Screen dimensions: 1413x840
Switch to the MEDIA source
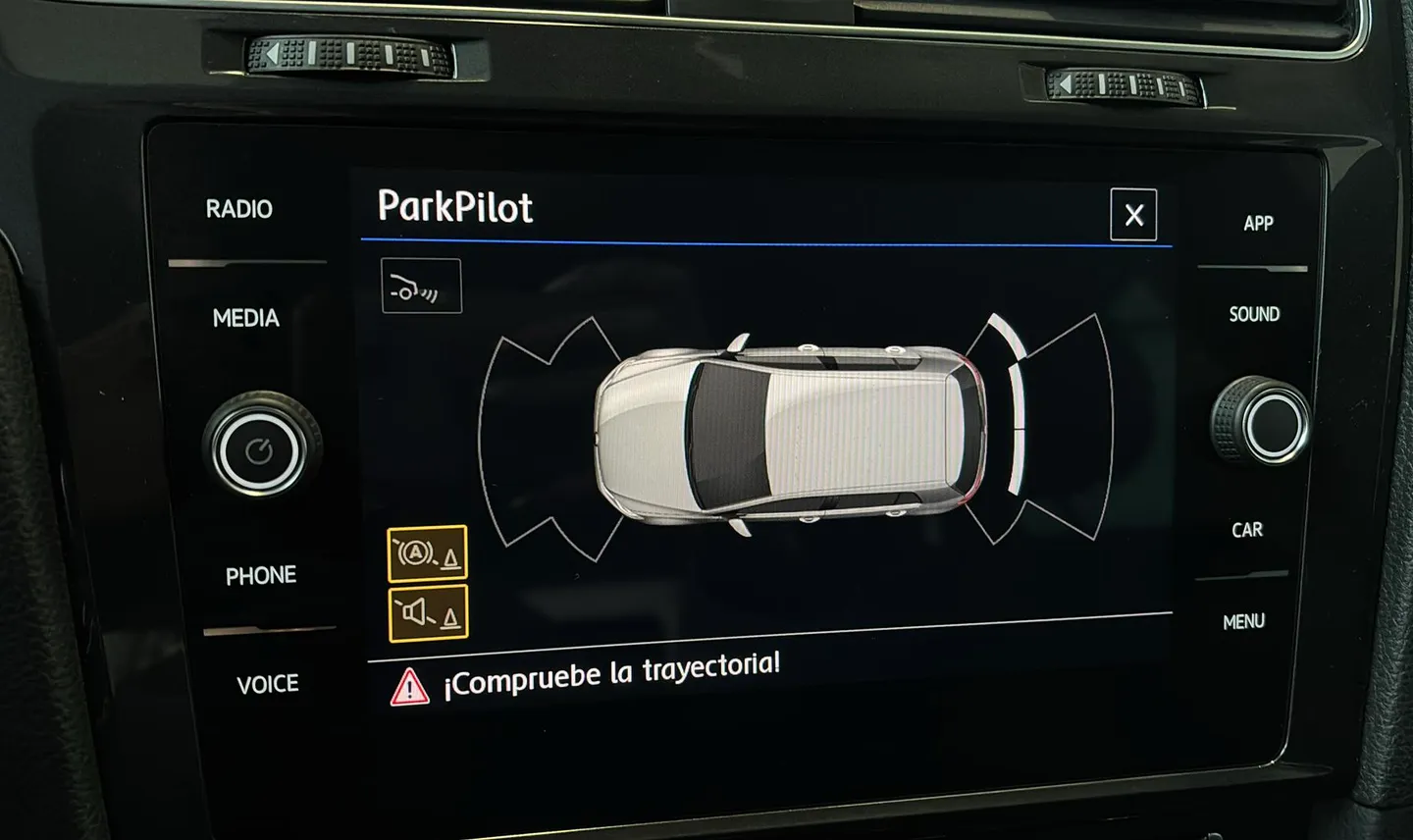click(245, 318)
